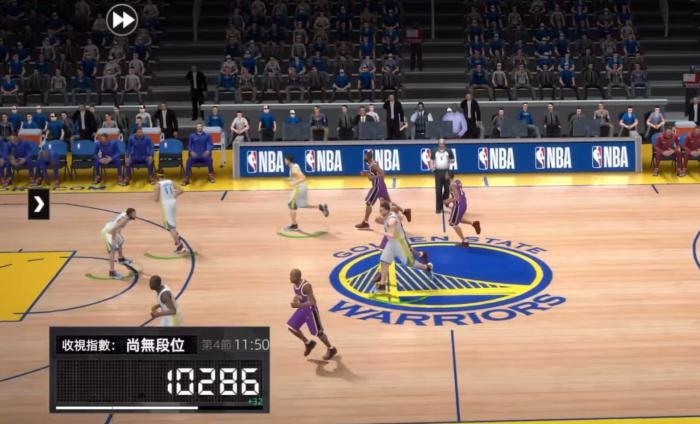This screenshot has height=424, width=700.
Task: Expand the side panel arrow
Action: click(38, 205)
